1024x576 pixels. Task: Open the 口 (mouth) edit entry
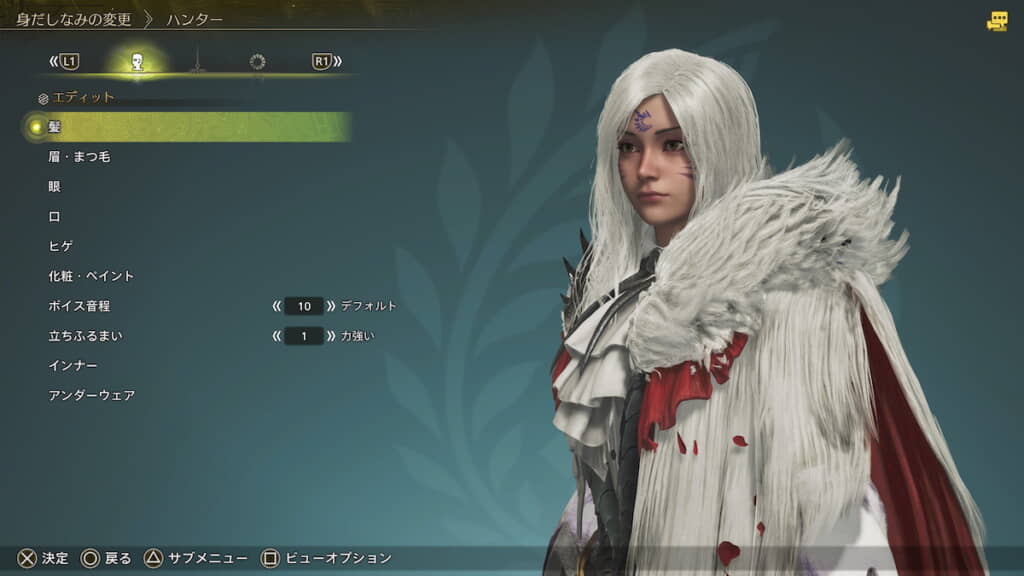[54, 216]
